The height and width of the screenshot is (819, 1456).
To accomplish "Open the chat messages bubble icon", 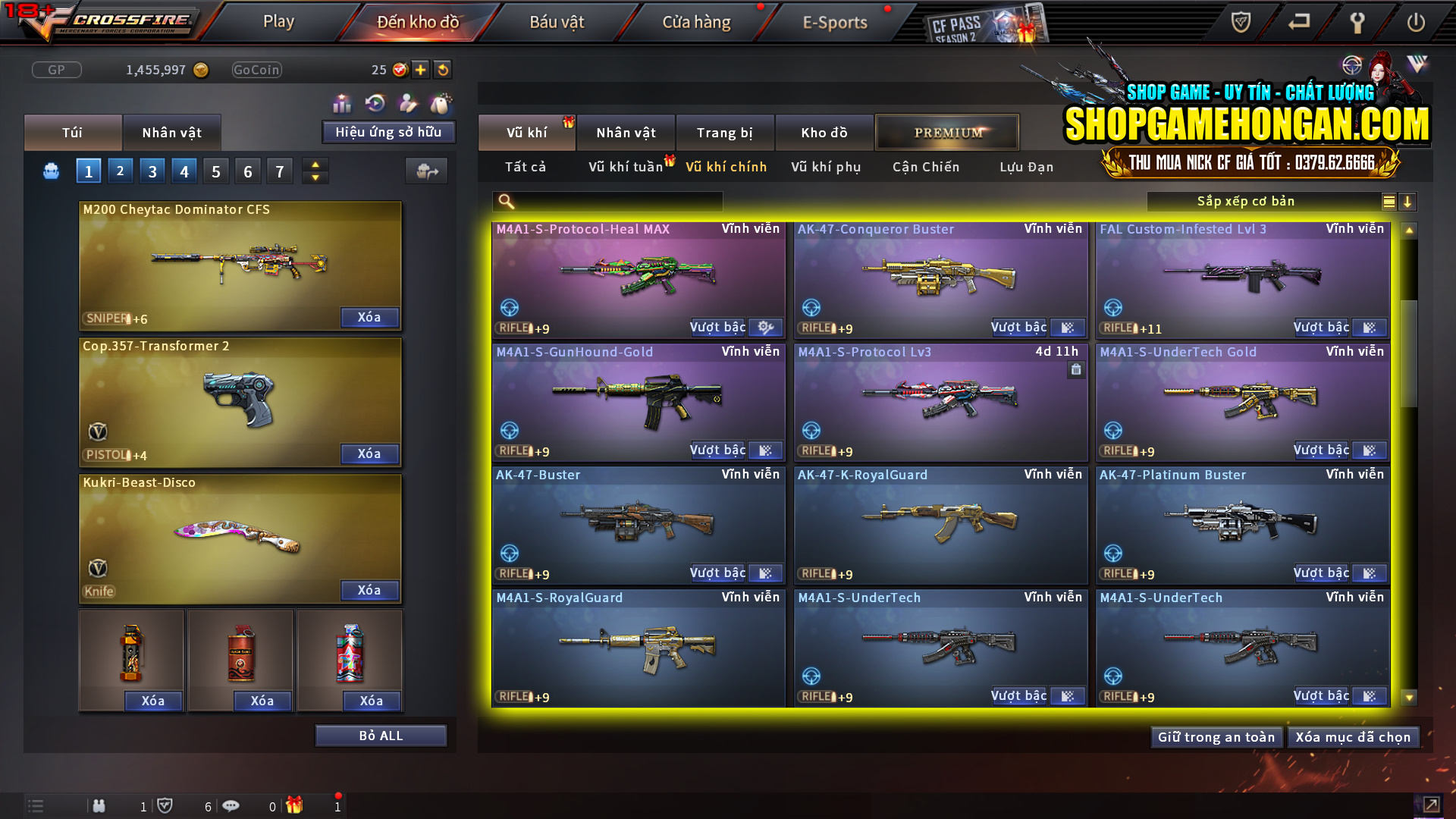I will [x=231, y=806].
